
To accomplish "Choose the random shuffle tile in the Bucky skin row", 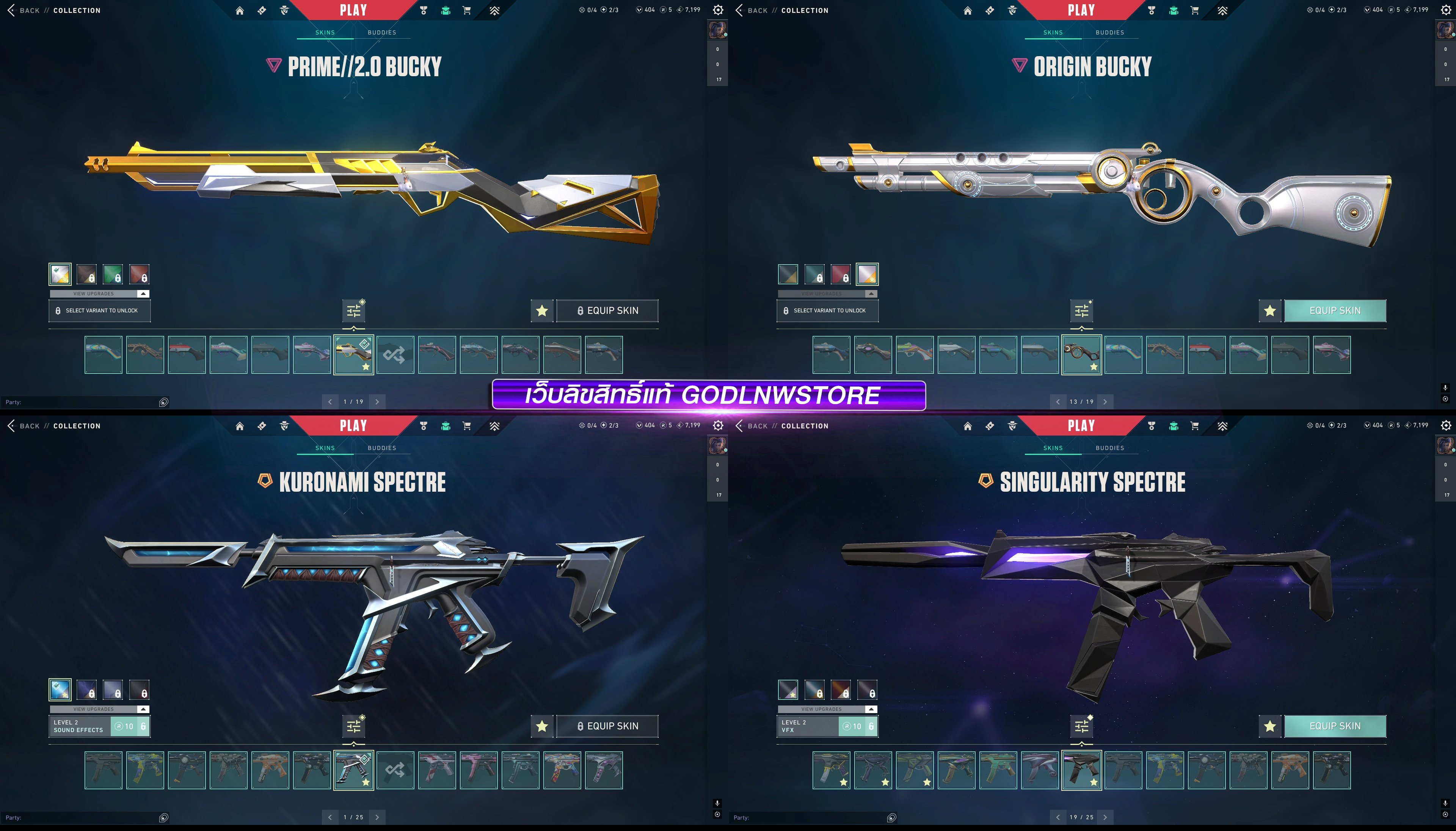I will 395,354.
